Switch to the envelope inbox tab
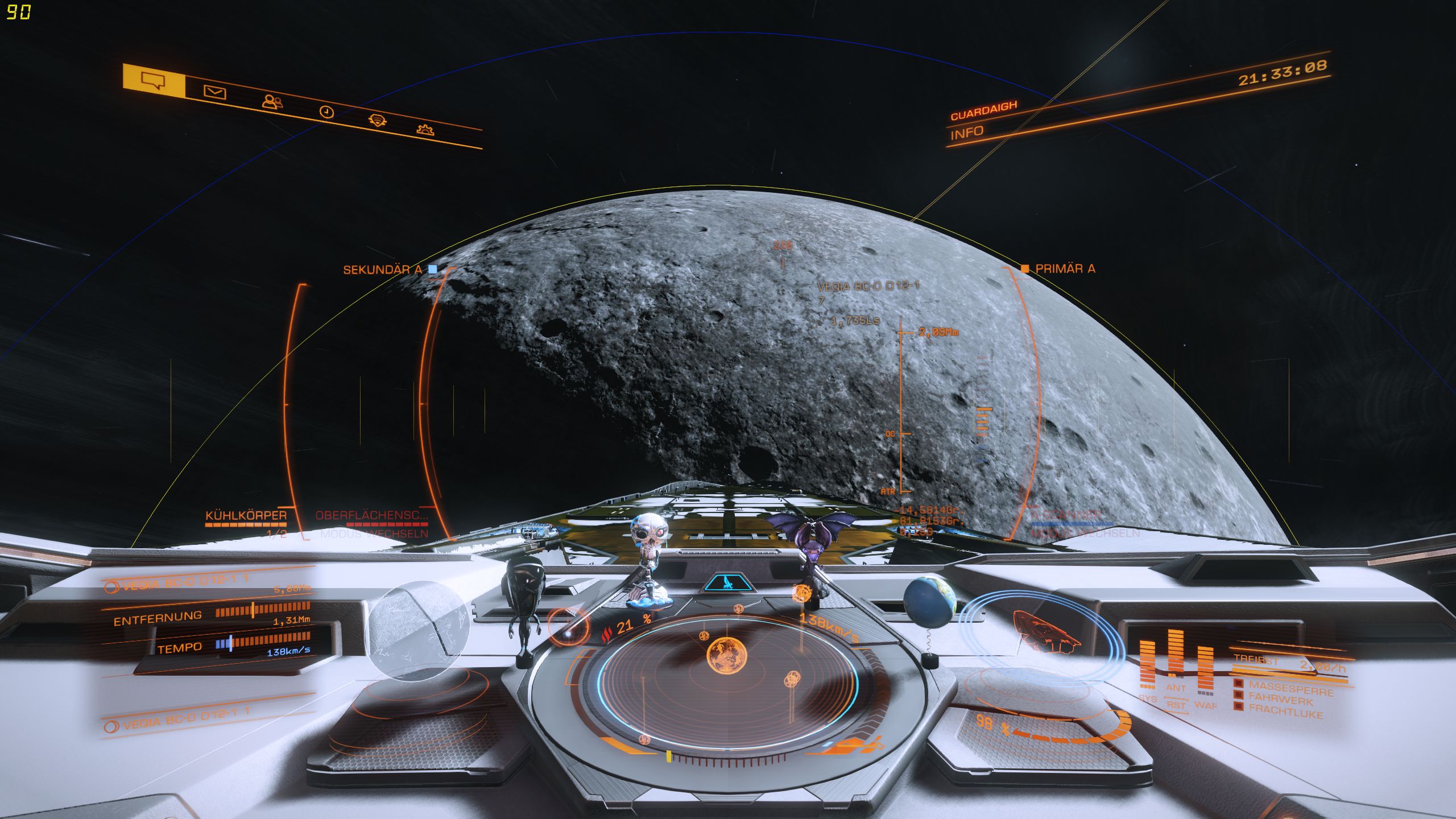The image size is (1456, 819). pyautogui.click(x=214, y=92)
